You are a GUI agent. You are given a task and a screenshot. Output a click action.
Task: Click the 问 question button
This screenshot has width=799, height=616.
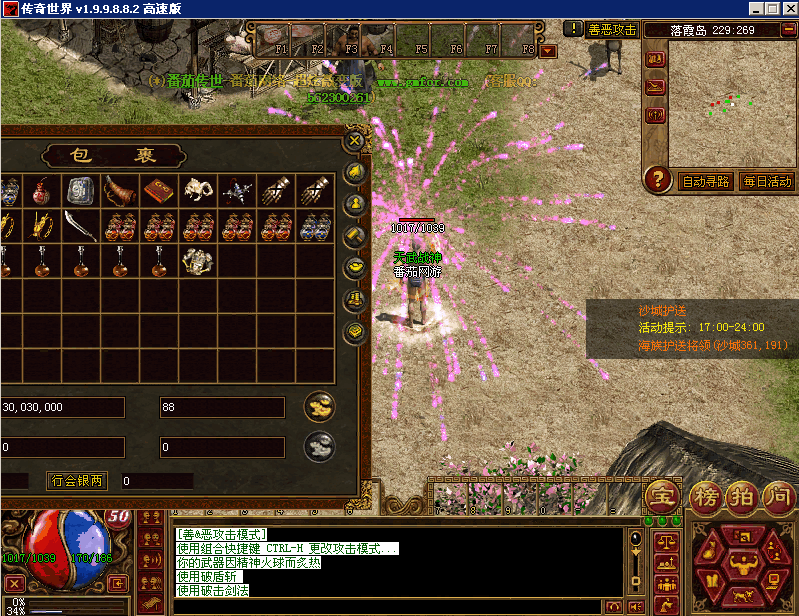778,495
